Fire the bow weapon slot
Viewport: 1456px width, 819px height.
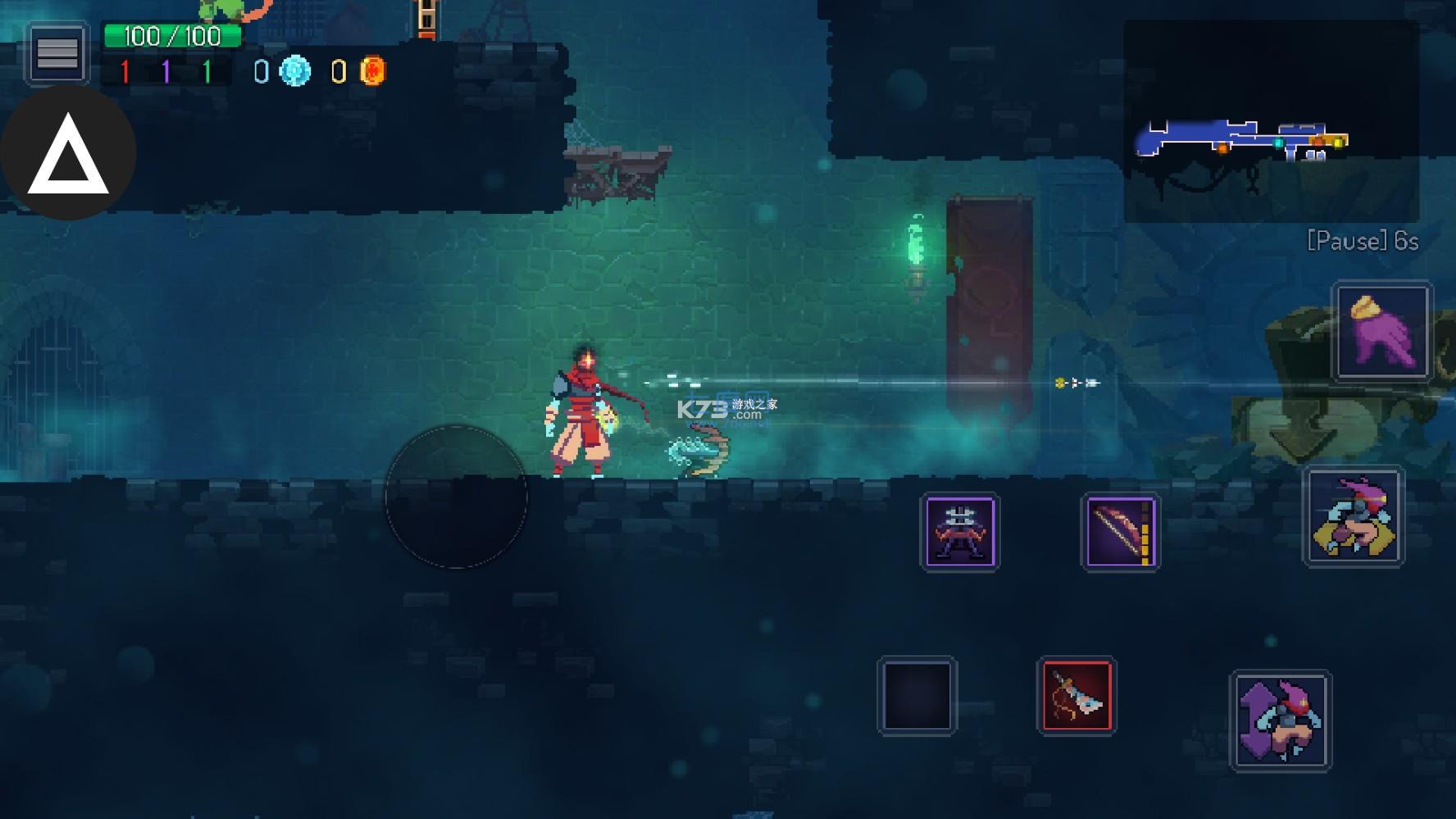click(x=1120, y=532)
